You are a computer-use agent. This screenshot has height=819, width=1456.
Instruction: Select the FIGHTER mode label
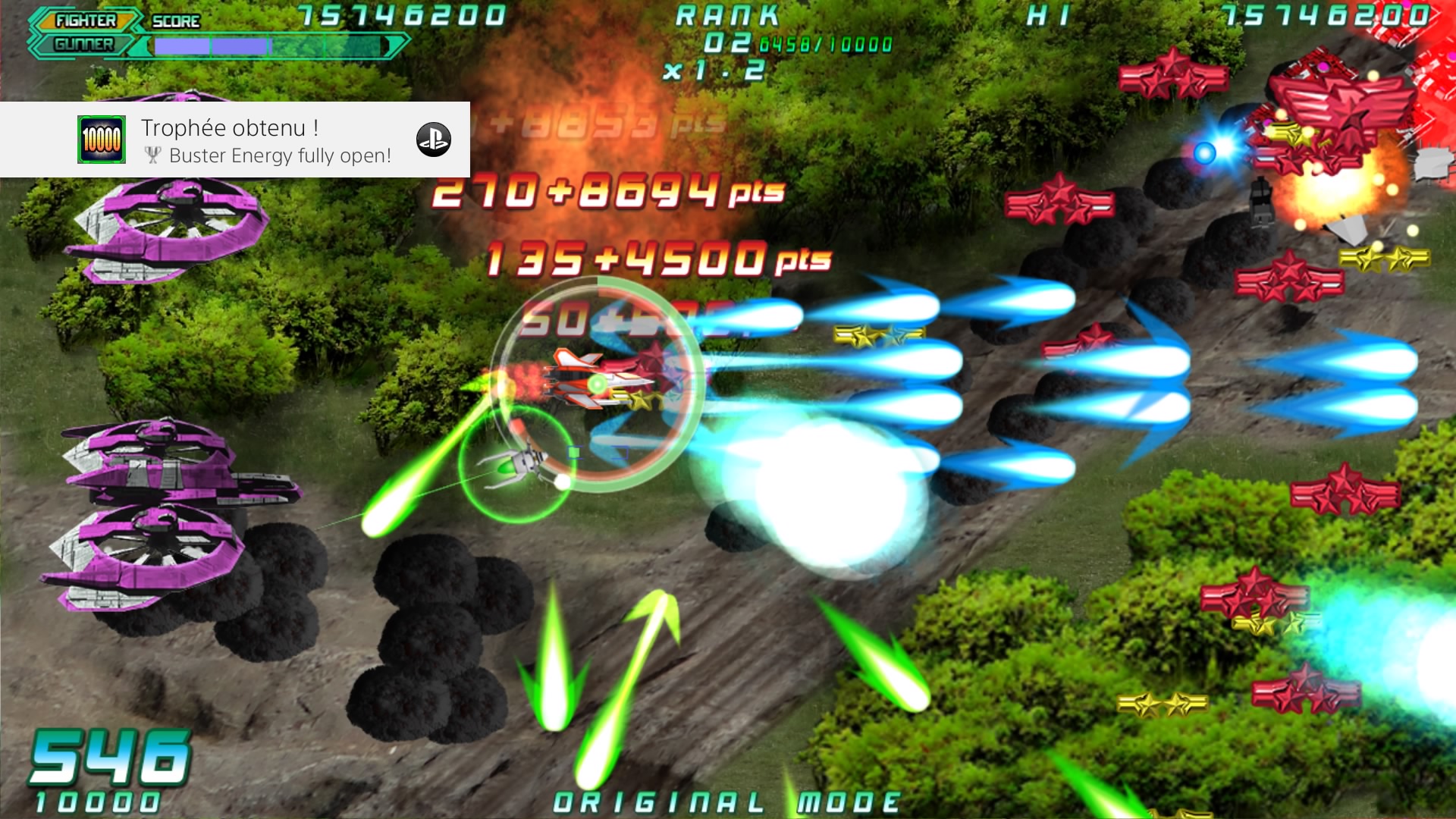pyautogui.click(x=86, y=20)
